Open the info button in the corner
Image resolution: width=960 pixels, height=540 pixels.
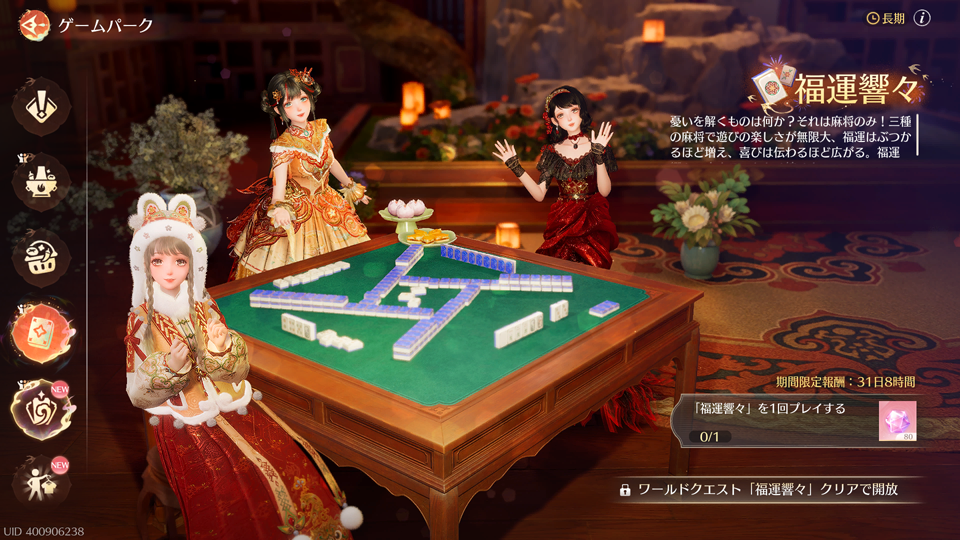[x=922, y=18]
